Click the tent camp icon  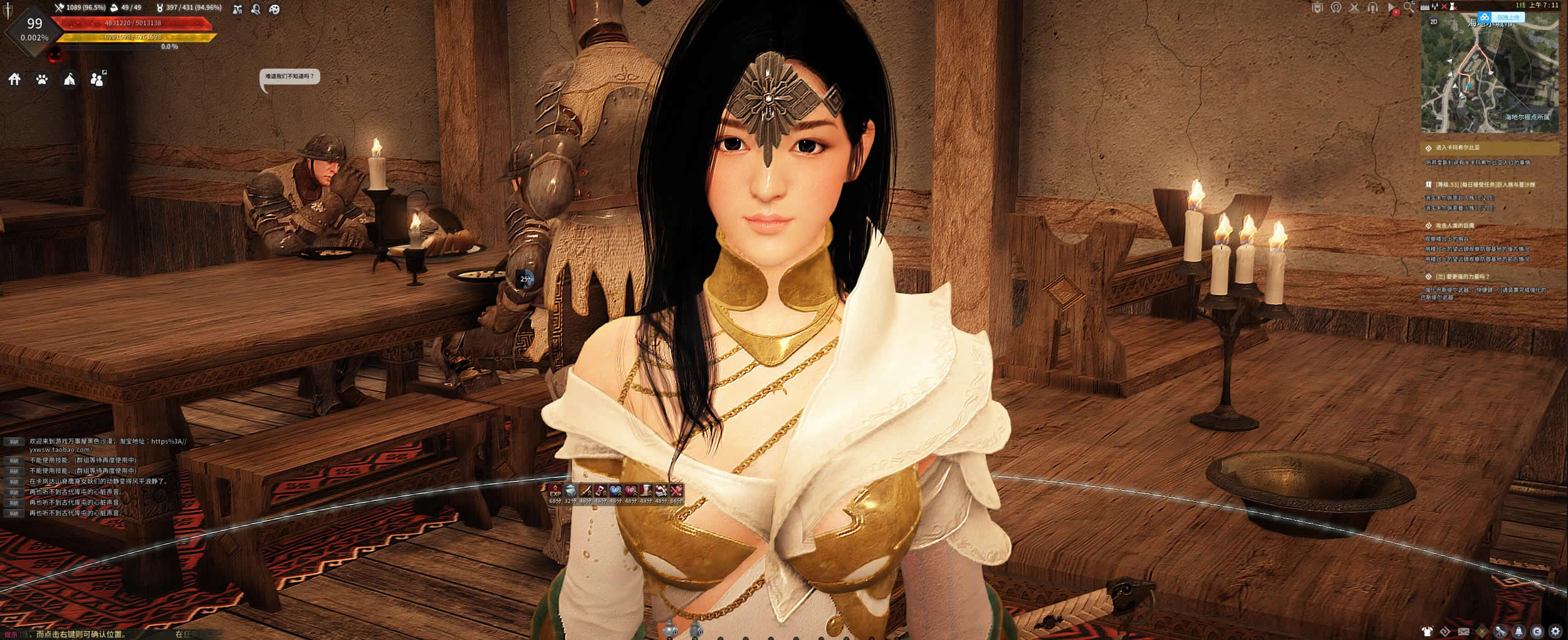pos(70,79)
